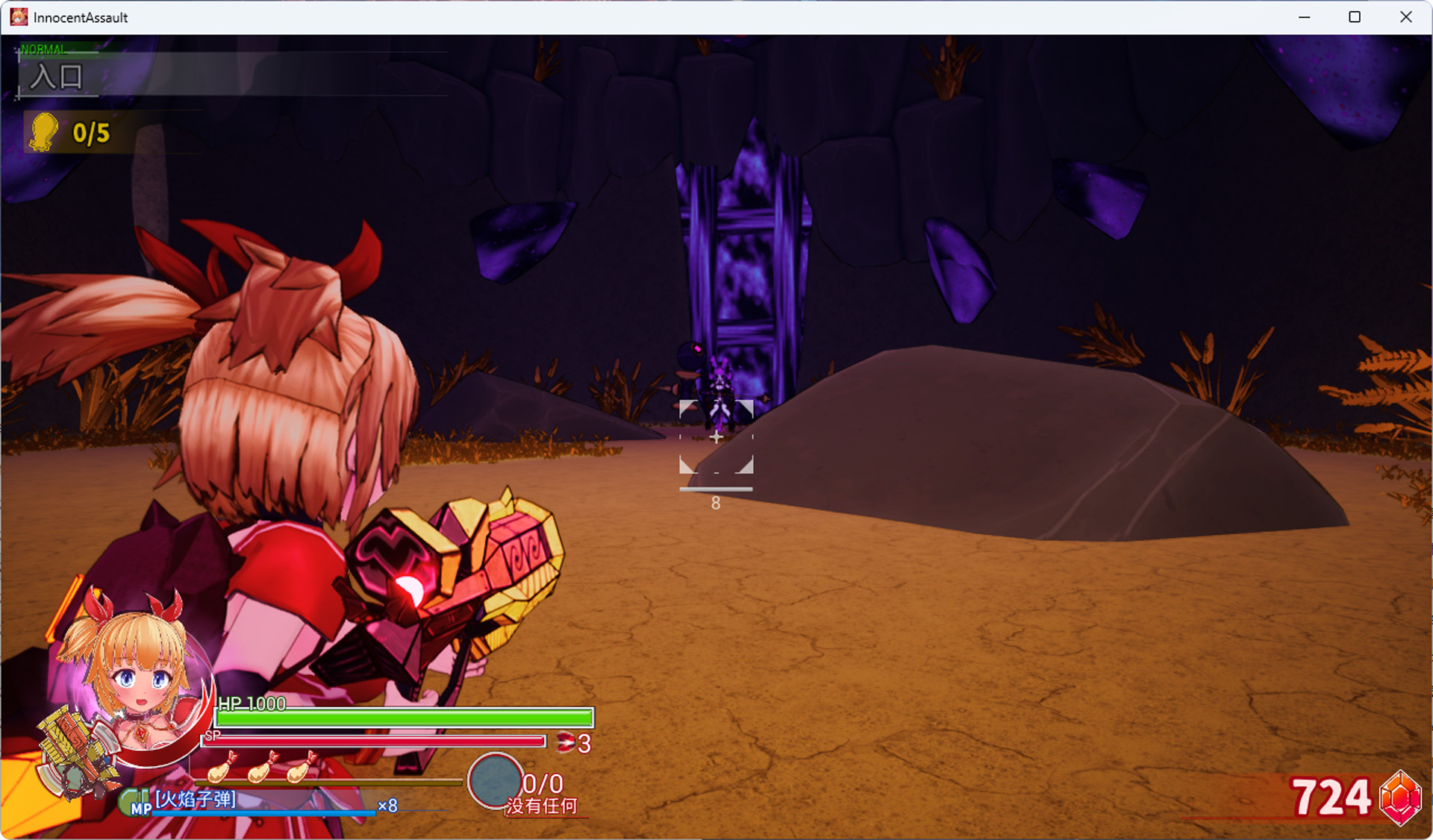The height and width of the screenshot is (840, 1433).
Task: Click the red gem currency icon
Action: [1399, 798]
